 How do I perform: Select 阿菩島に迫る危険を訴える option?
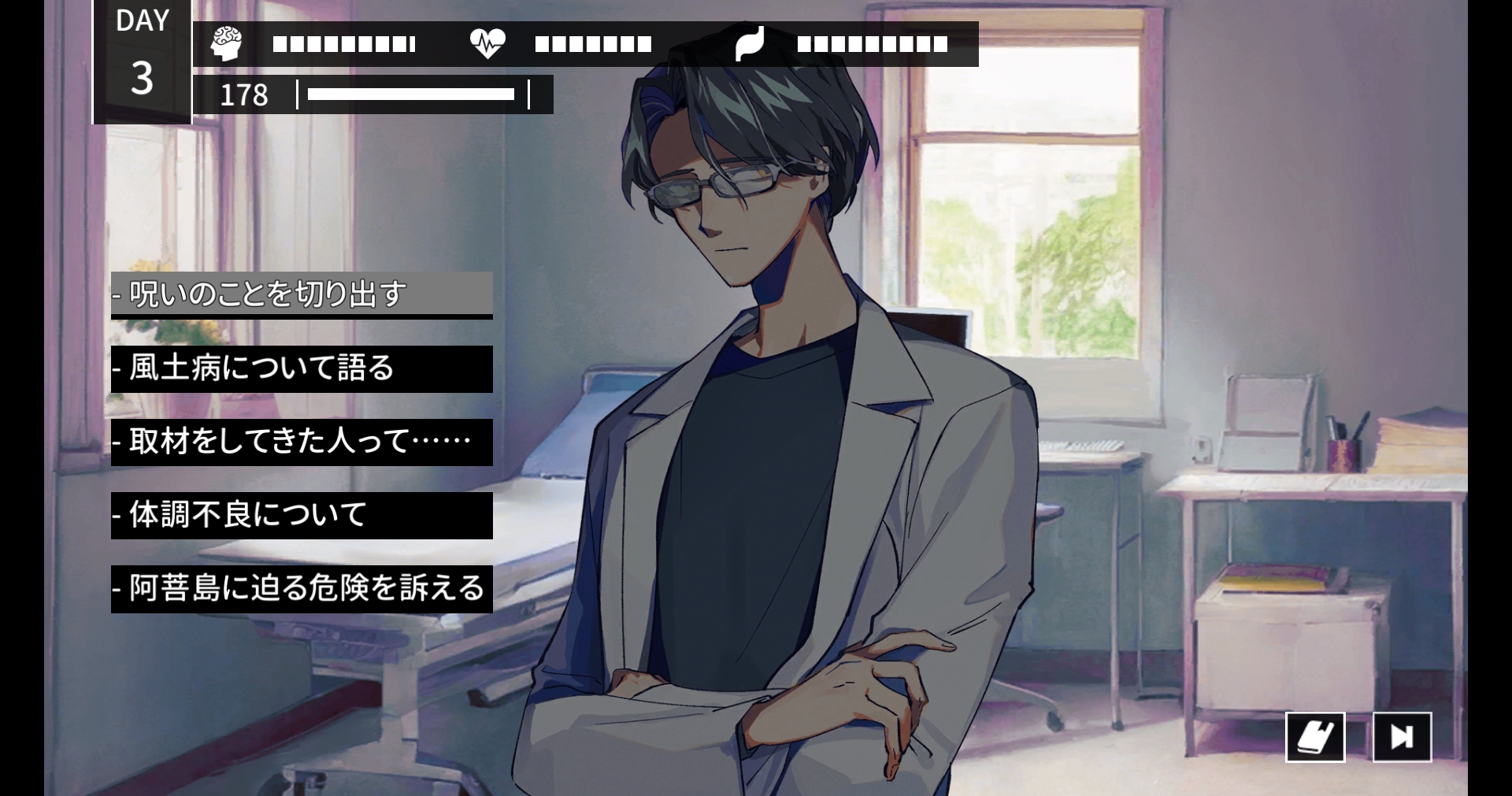(x=302, y=588)
